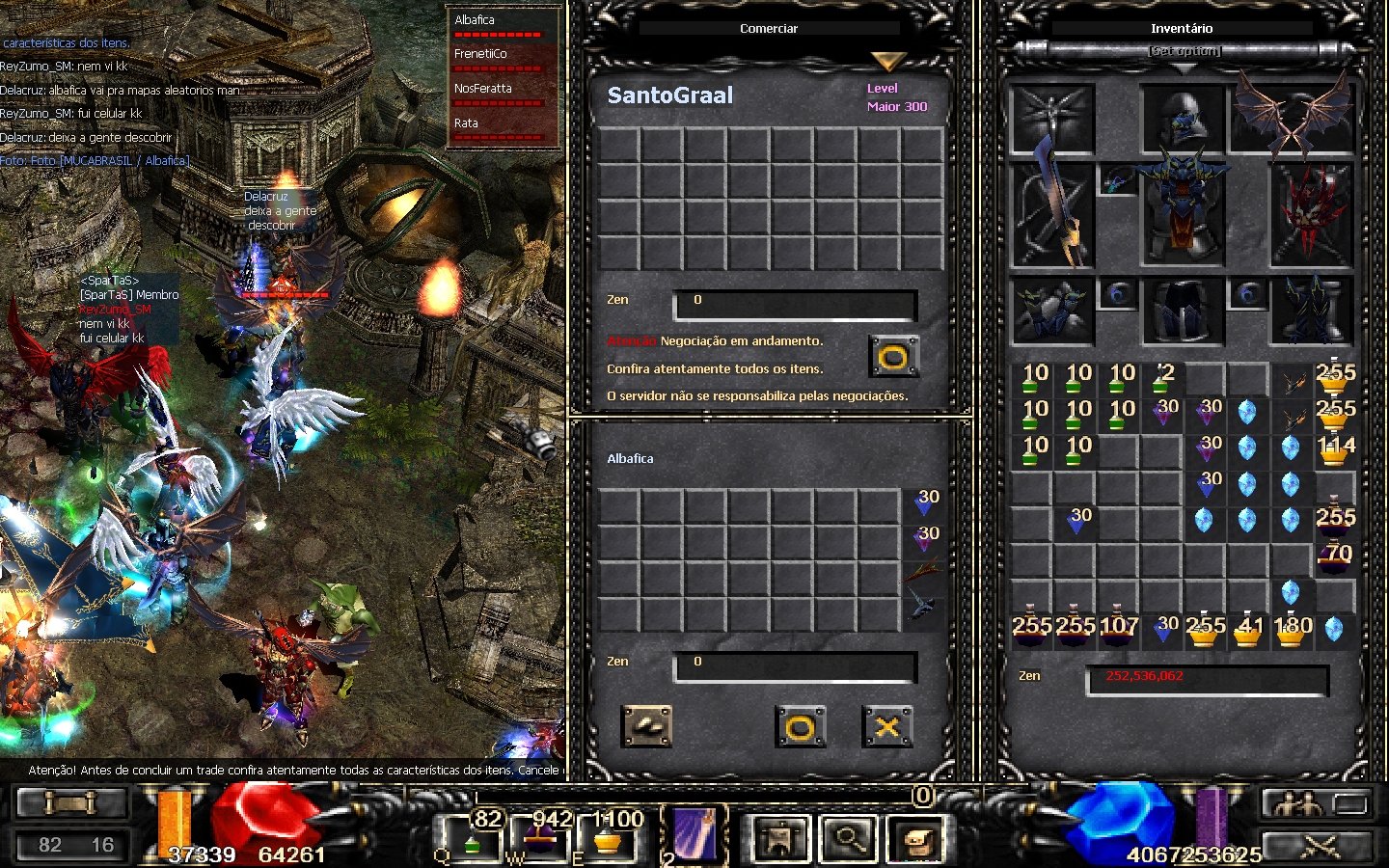Use the green potion in hotkey Q
This screenshot has width=1389, height=868.
pos(472,839)
